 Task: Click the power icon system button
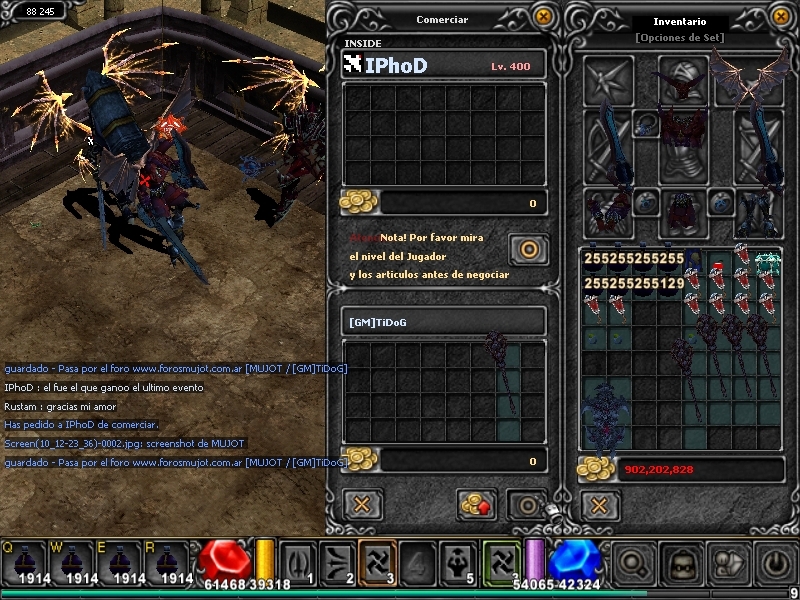point(777,563)
